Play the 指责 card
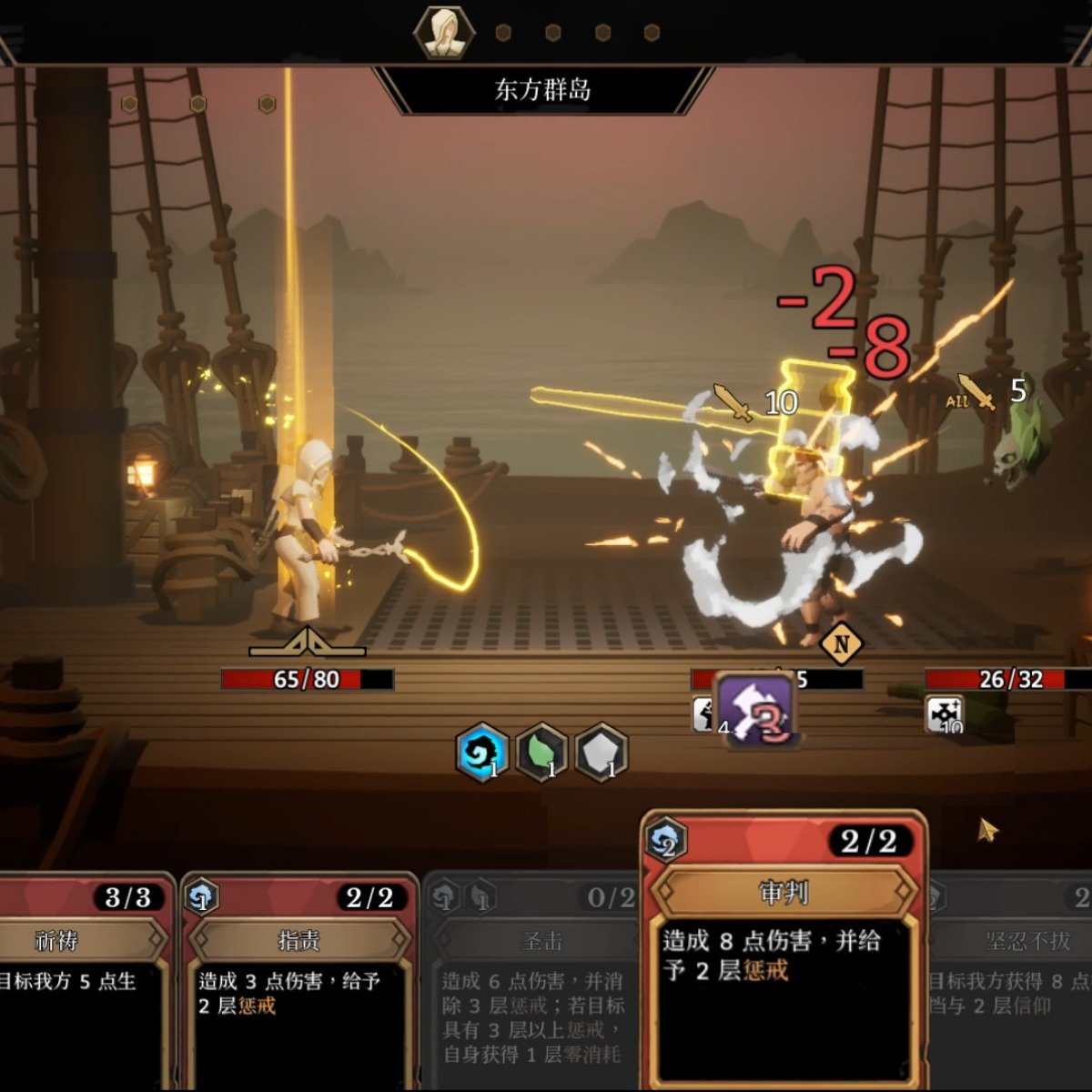1092x1092 pixels. tap(299, 983)
